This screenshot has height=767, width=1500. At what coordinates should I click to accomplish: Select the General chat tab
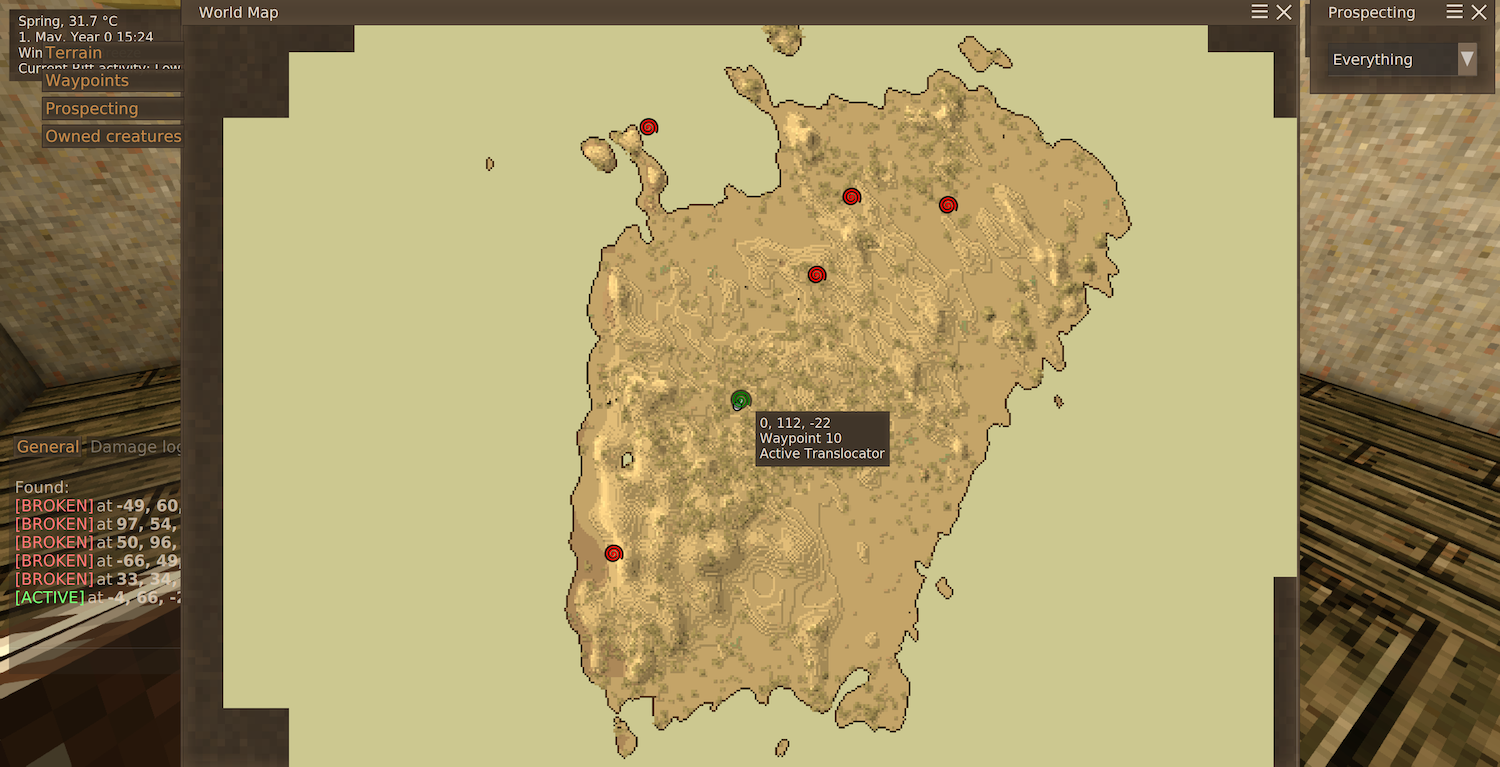[47, 446]
